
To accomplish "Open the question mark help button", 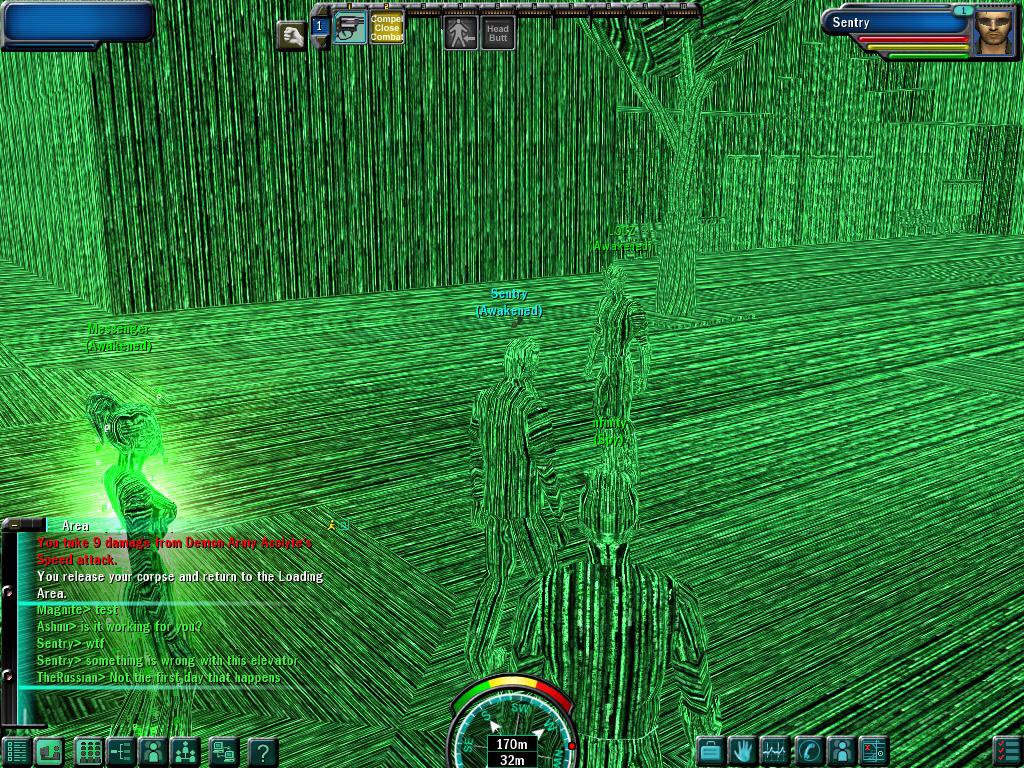I will pyautogui.click(x=262, y=751).
